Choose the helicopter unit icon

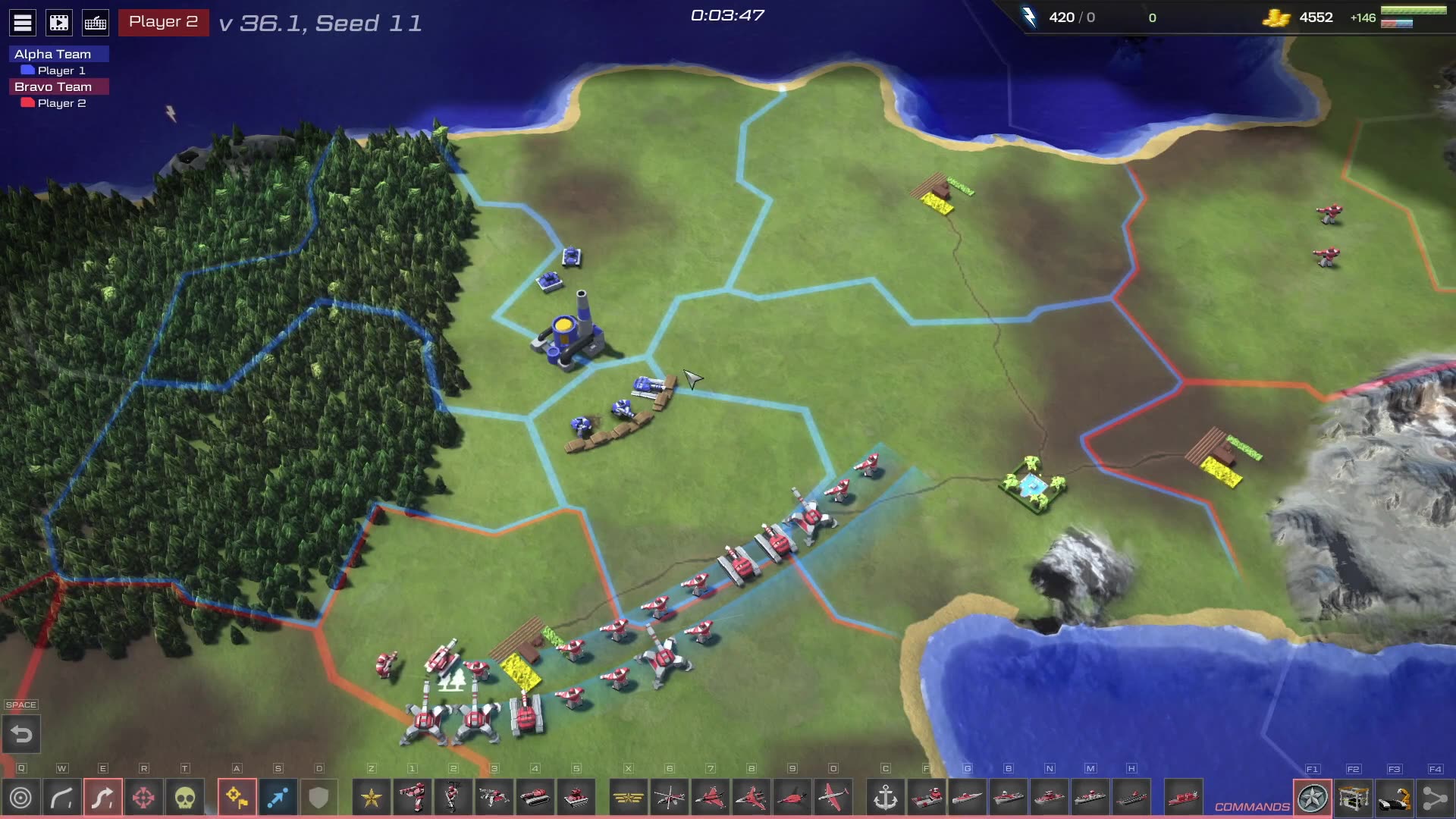coord(670,798)
